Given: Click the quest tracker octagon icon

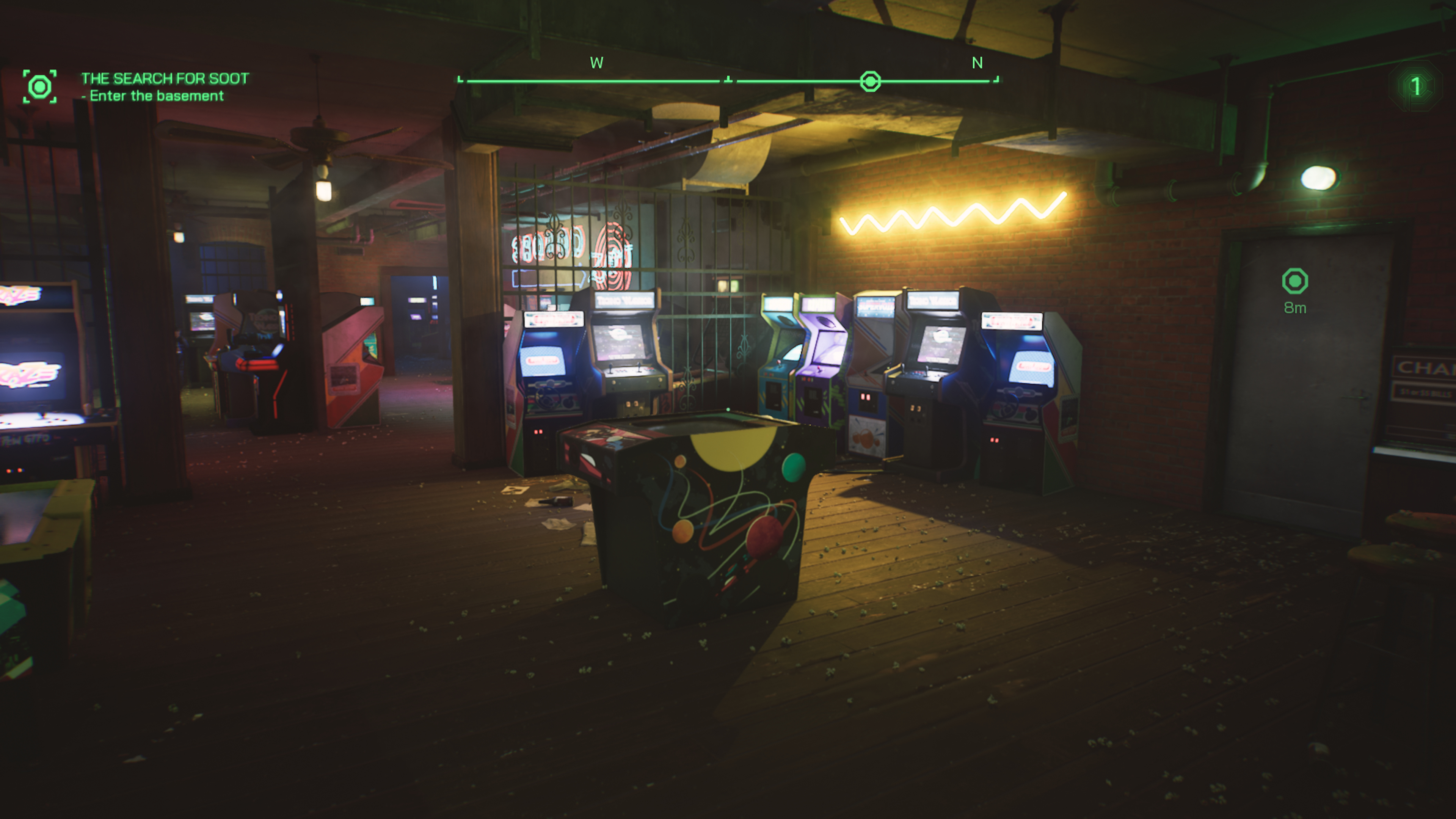Looking at the screenshot, I should (41, 86).
